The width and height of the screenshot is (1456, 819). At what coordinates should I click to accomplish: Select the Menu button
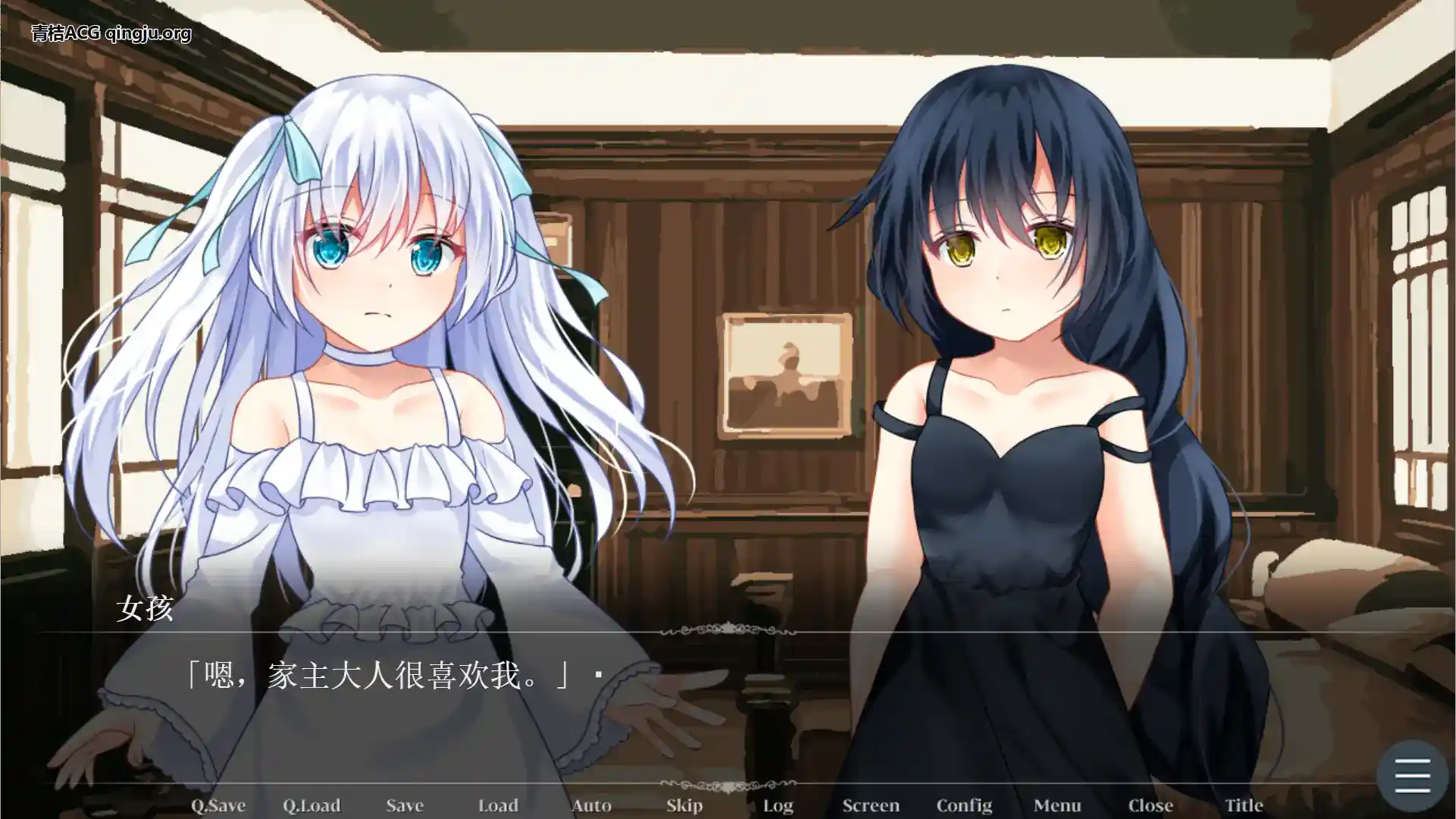[x=1057, y=805]
